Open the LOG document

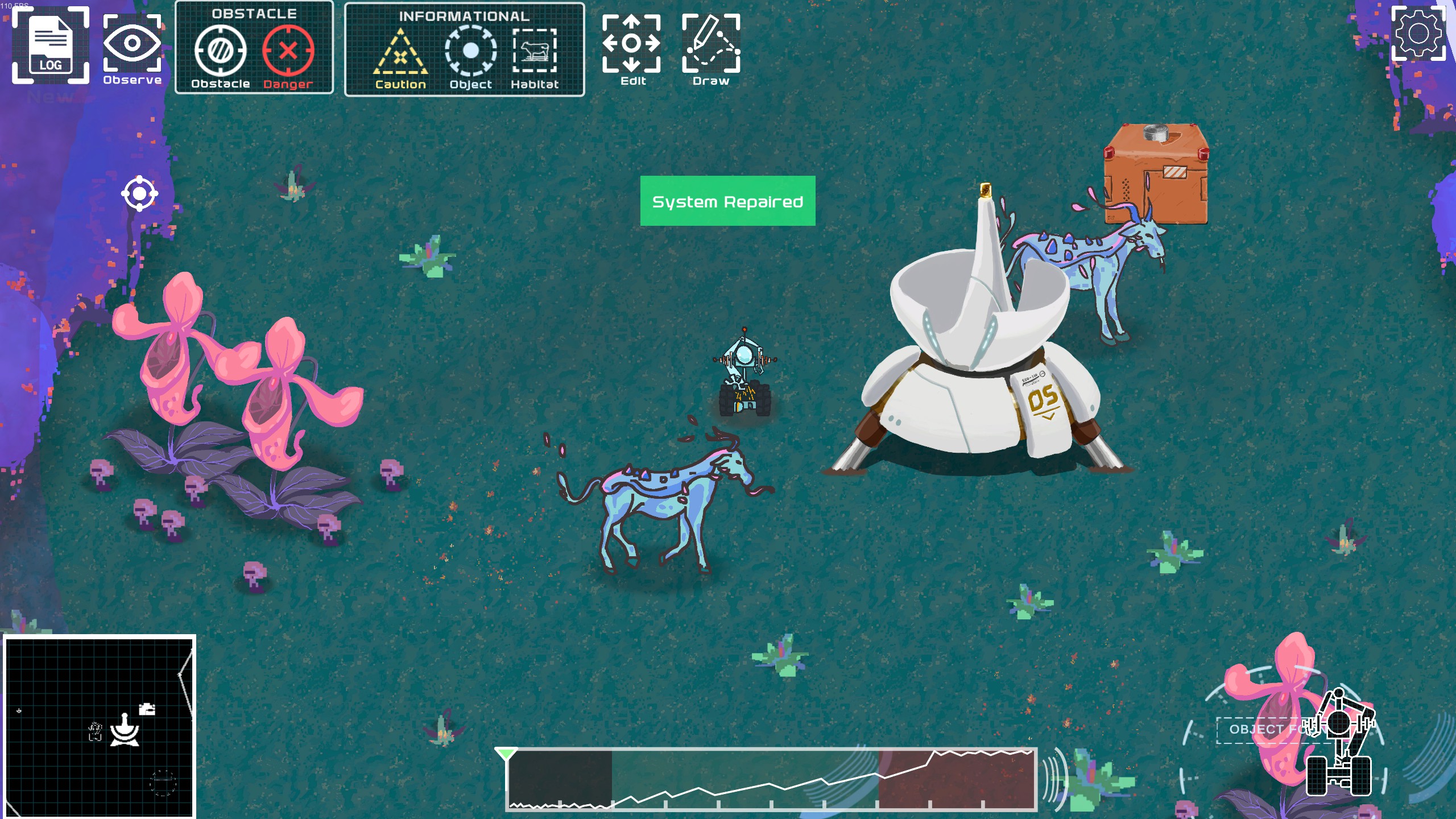tap(51, 45)
